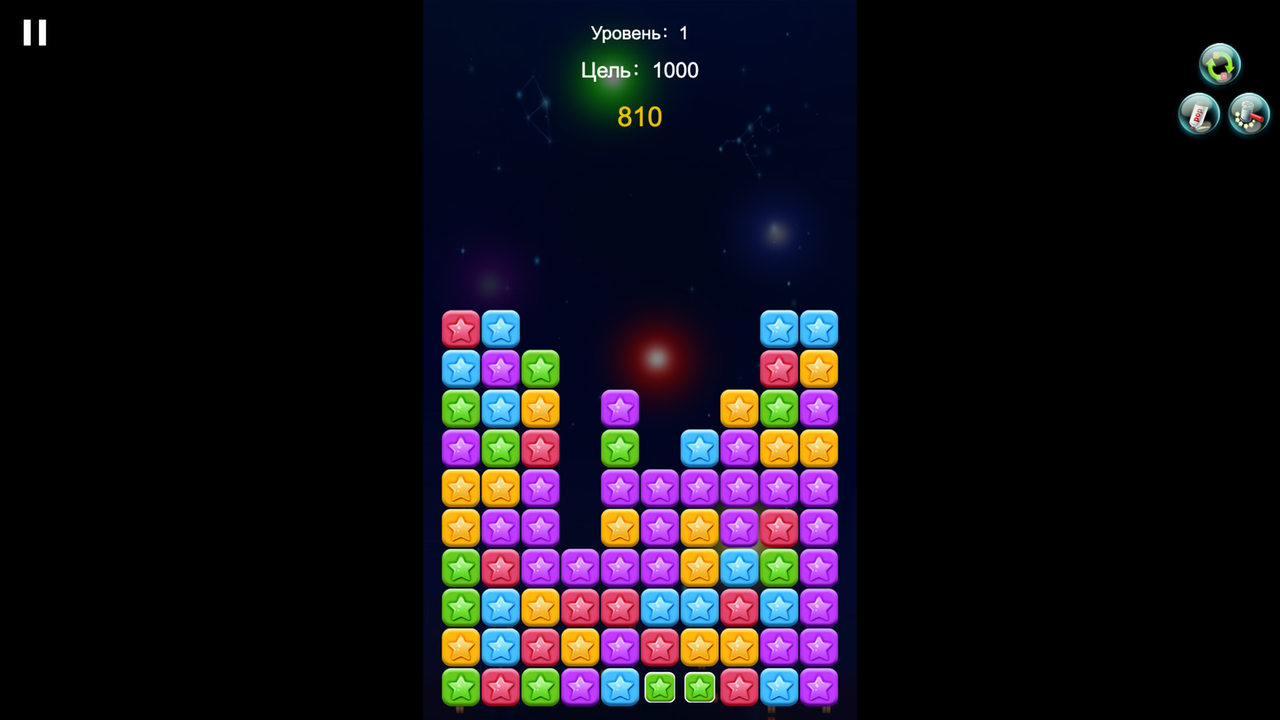
Task: Click the "Цель: 1000" goal text
Action: [x=639, y=70]
